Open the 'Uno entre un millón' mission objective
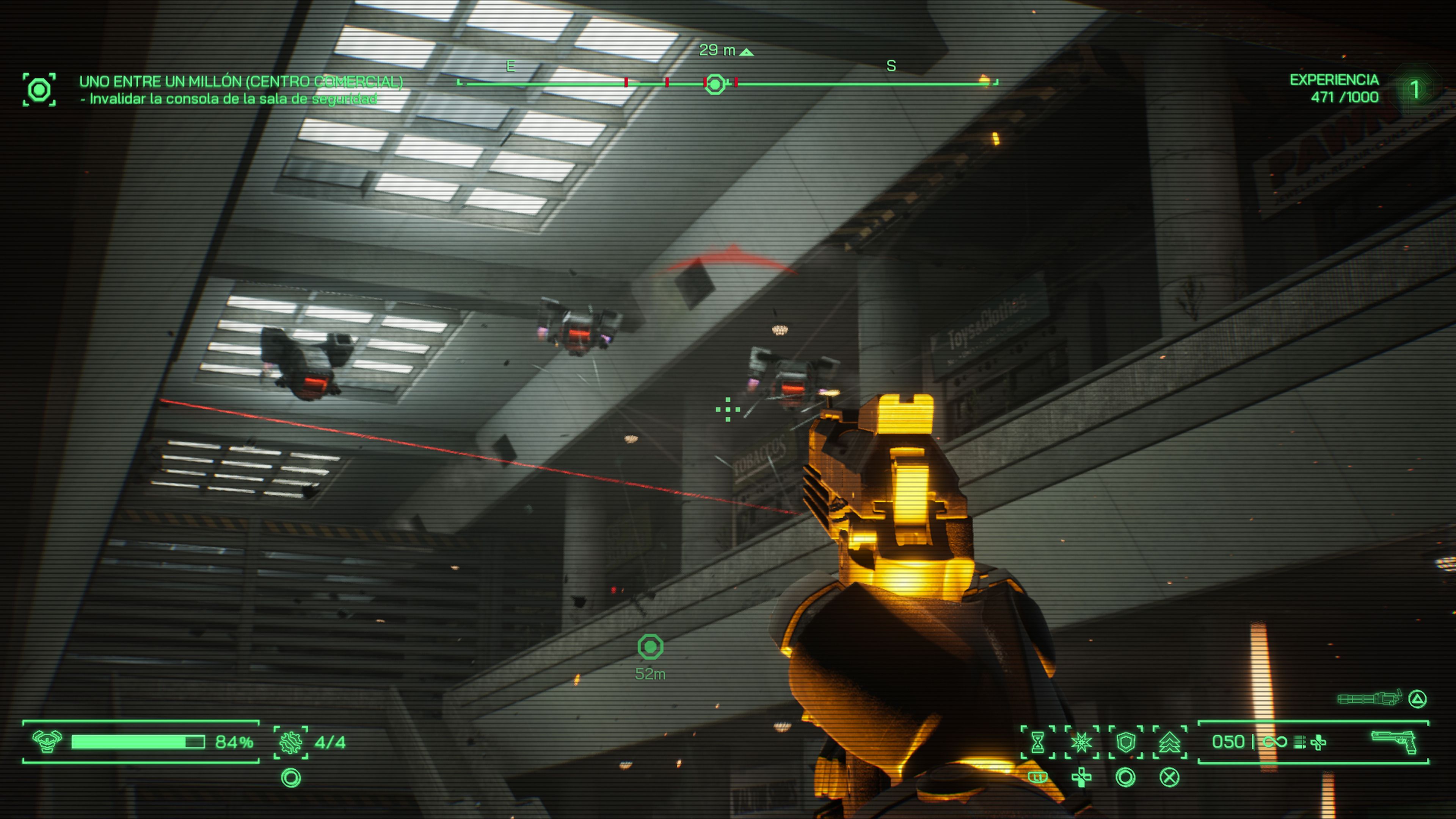The width and height of the screenshot is (1456, 819). [241, 82]
